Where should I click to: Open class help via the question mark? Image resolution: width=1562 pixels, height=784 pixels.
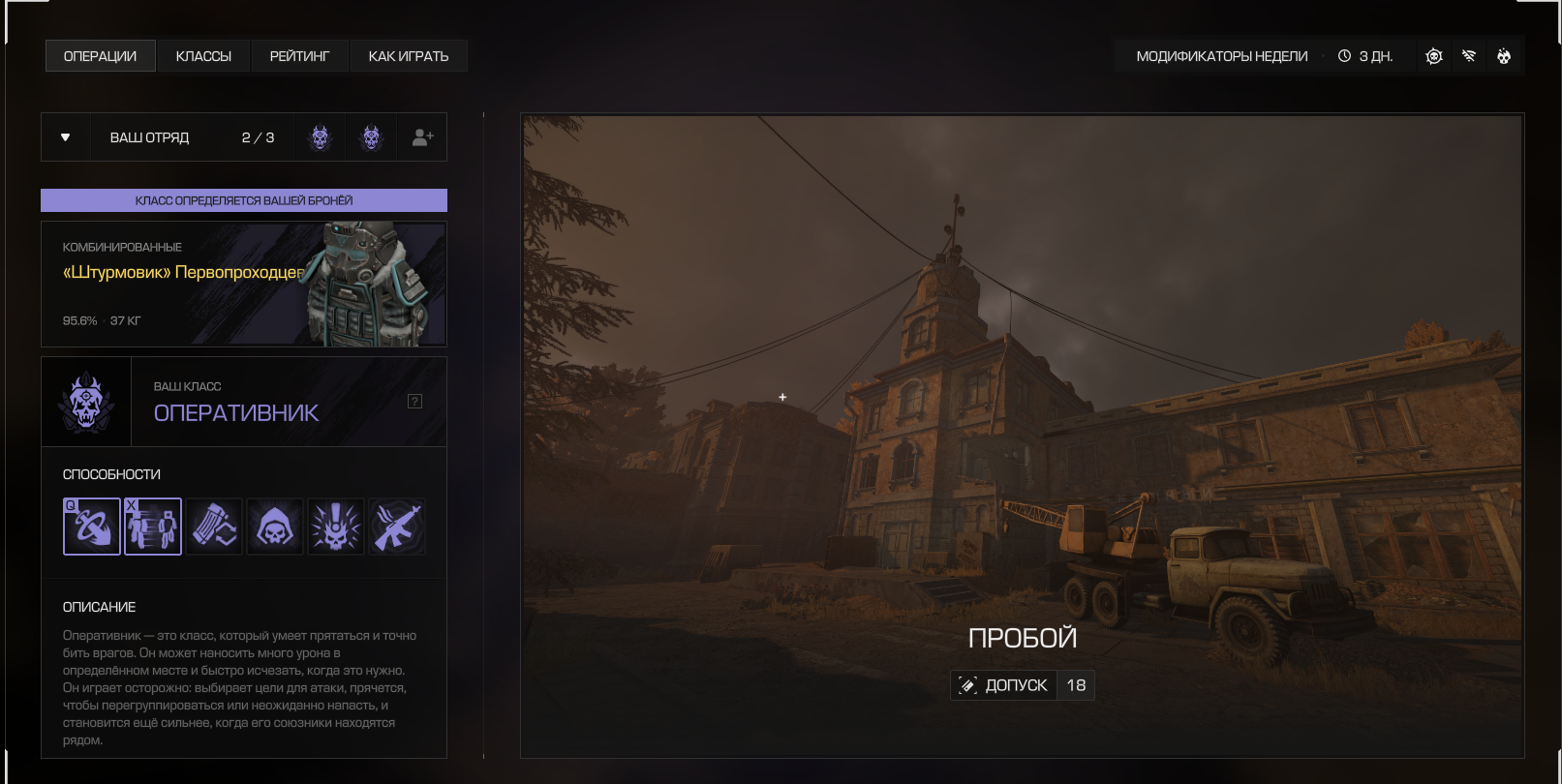click(x=414, y=402)
